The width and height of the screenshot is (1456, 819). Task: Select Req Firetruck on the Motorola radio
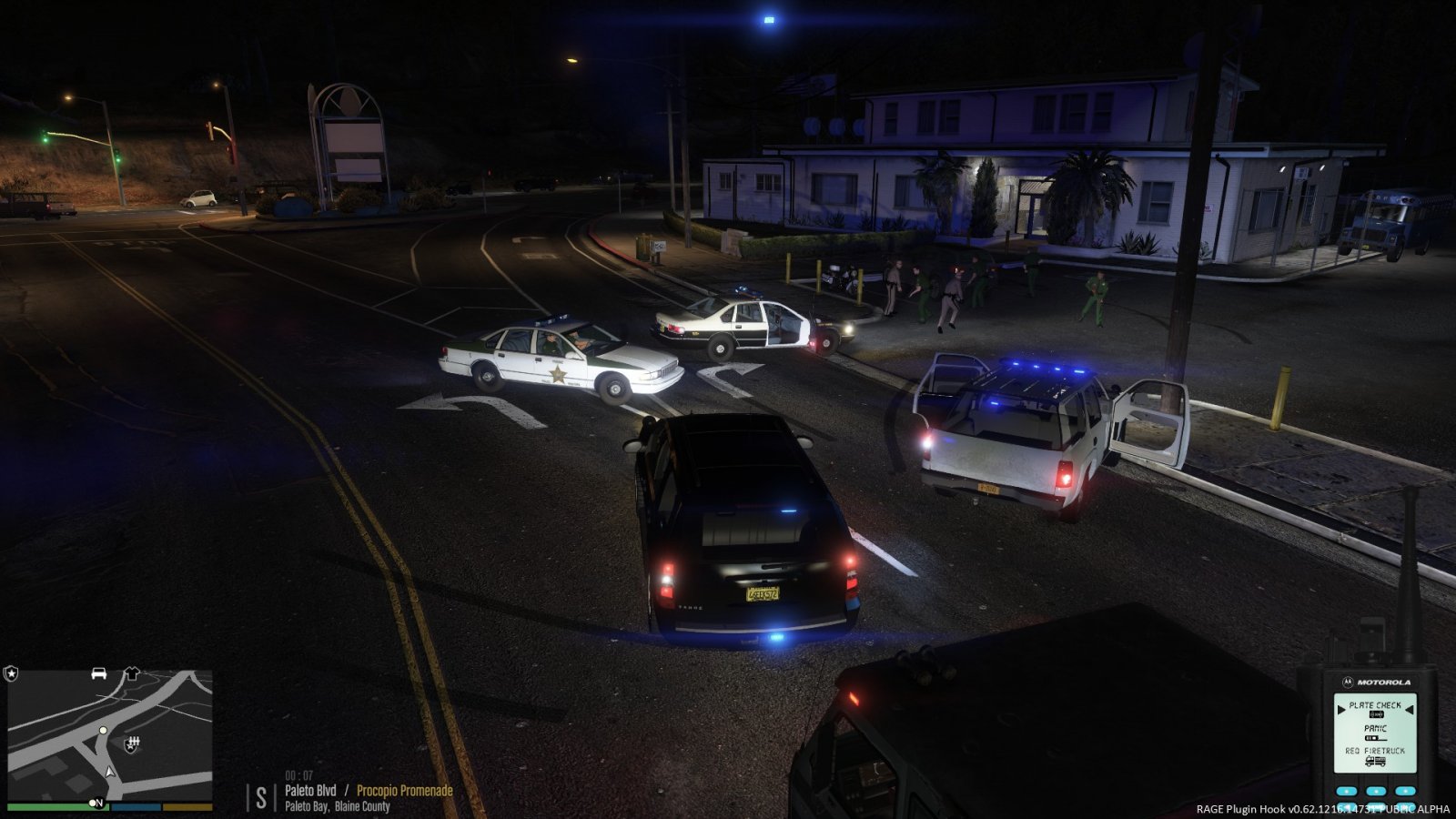(1375, 753)
